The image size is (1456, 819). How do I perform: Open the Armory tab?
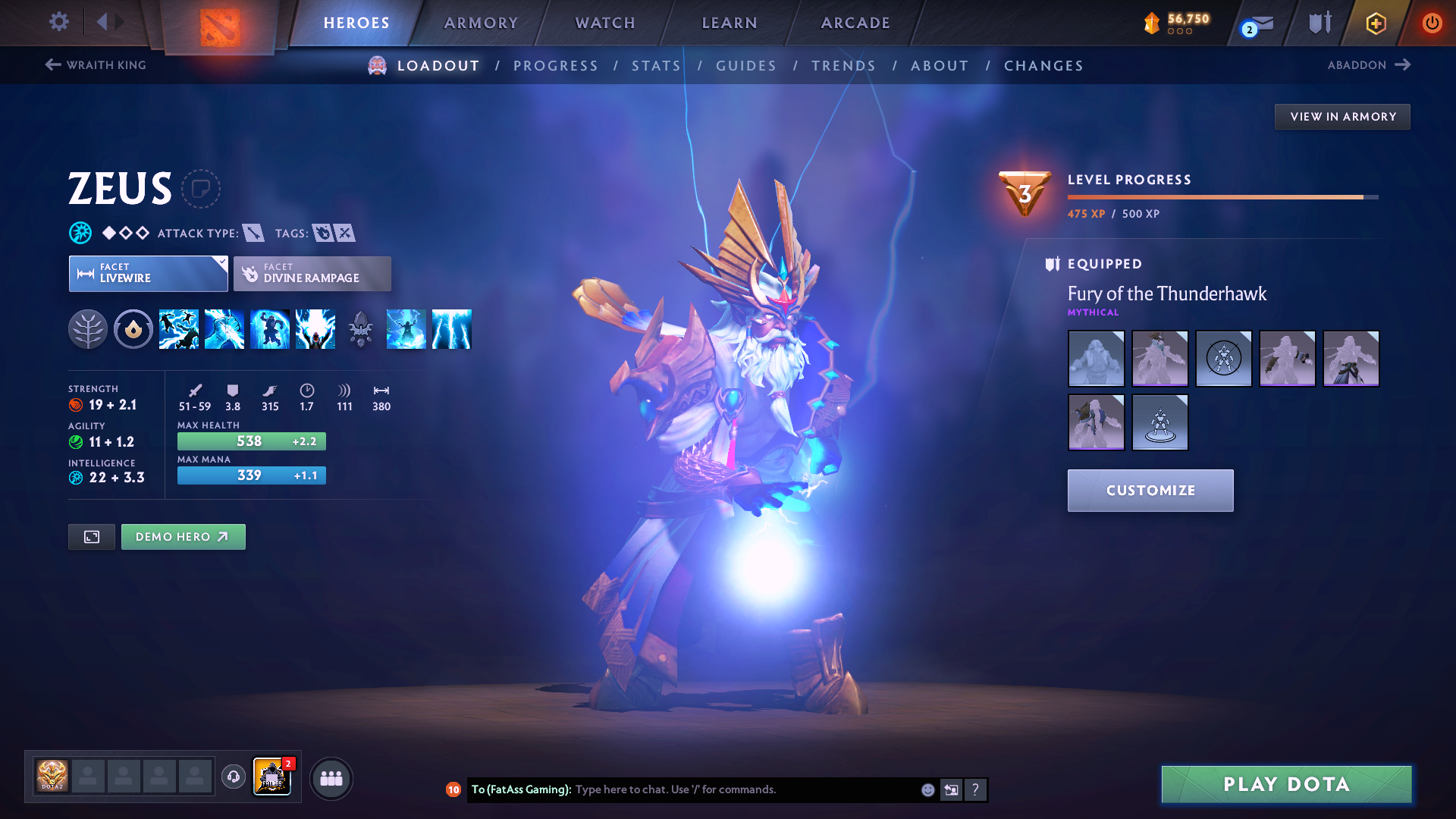481,23
